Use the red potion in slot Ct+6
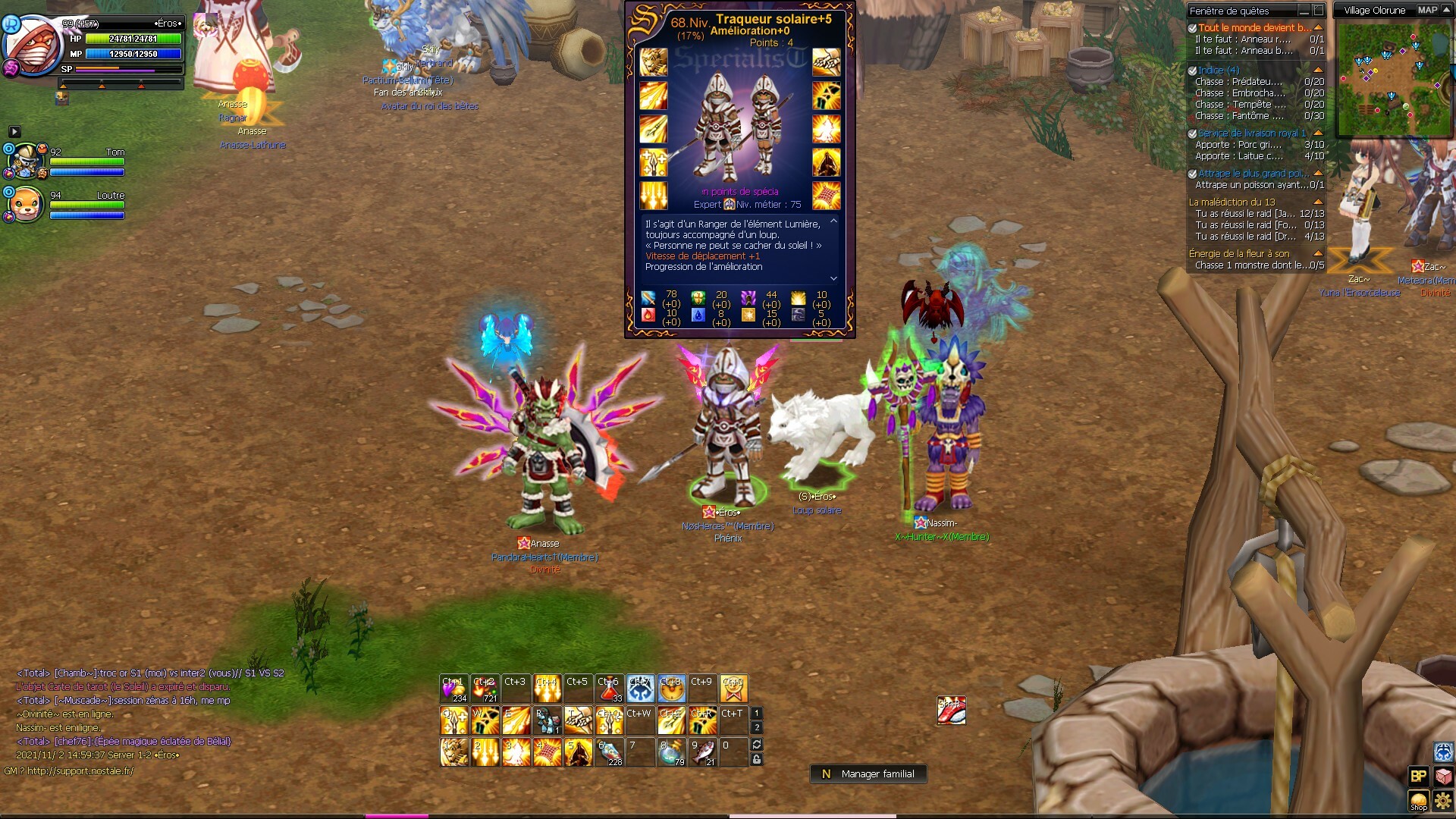The height and width of the screenshot is (819, 1456). (x=607, y=689)
